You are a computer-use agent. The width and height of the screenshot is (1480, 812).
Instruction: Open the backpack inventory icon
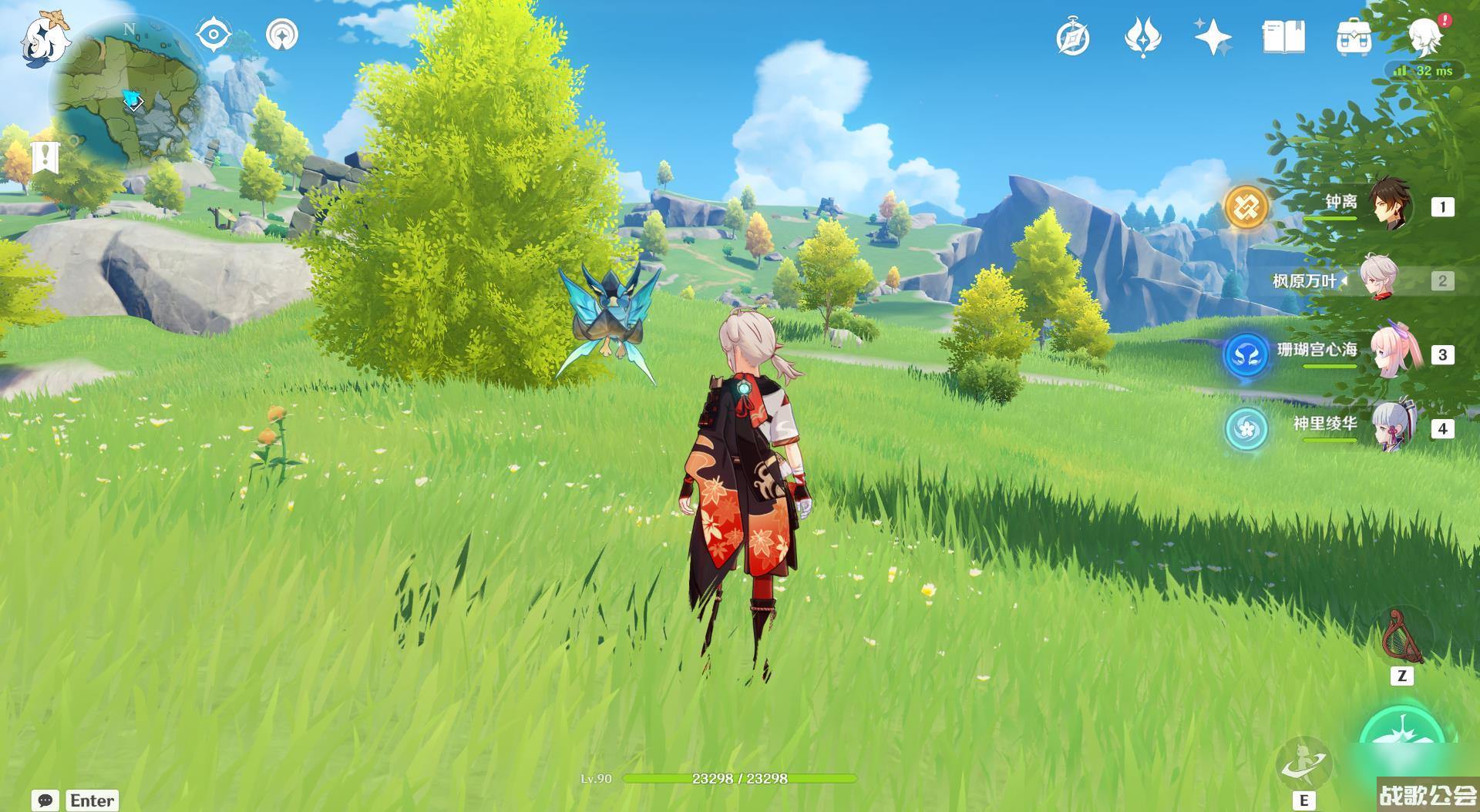point(1354,37)
